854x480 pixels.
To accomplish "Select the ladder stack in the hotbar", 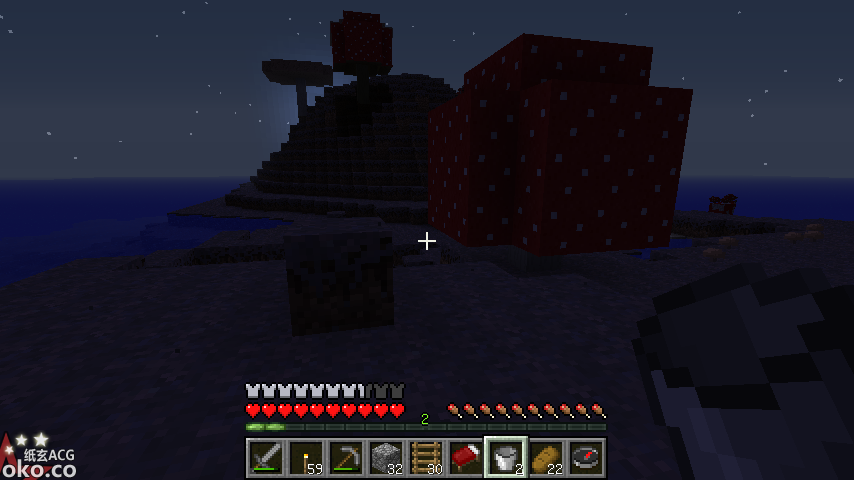I will (426, 458).
